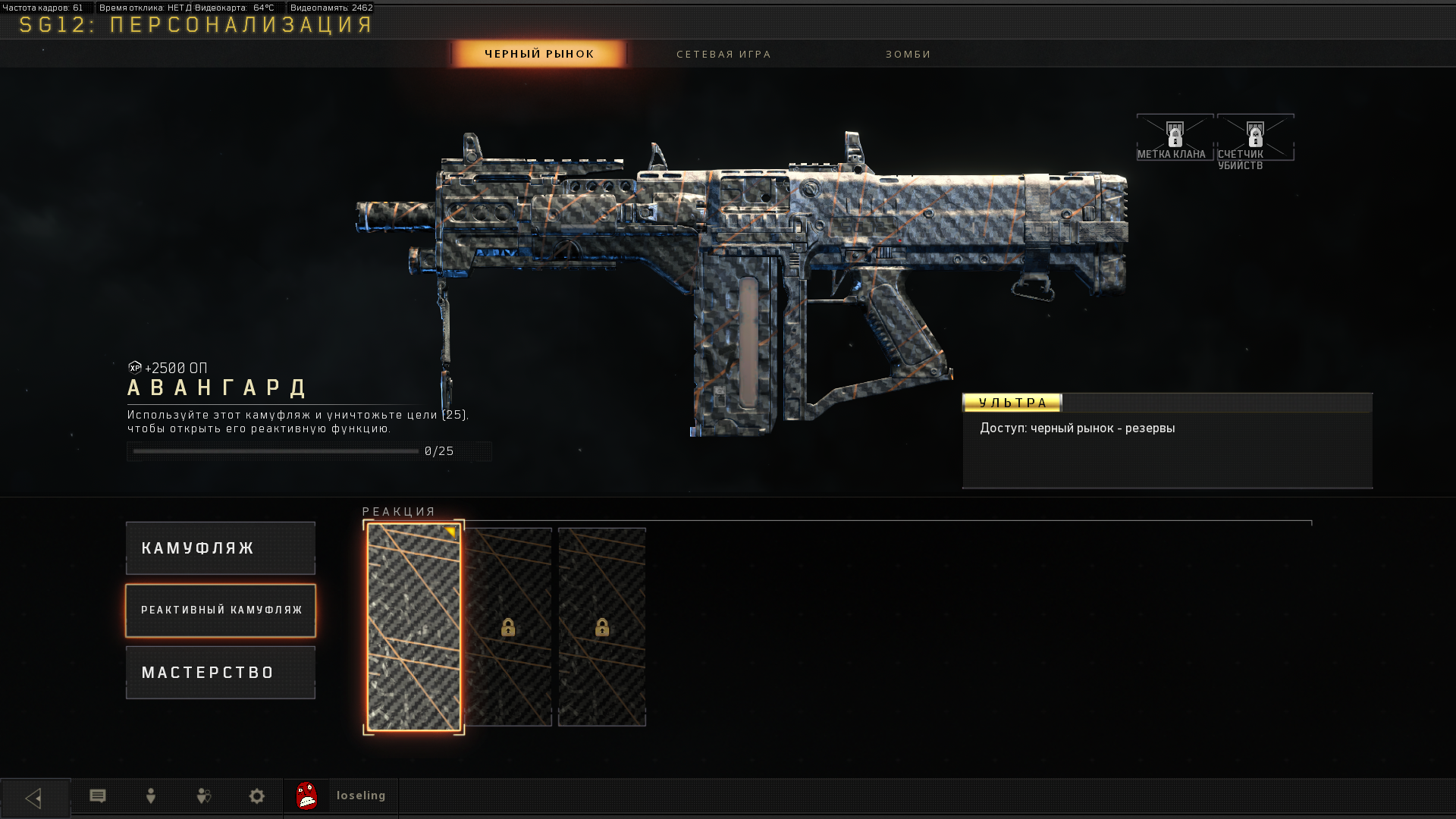Screen dimensions: 1456x819
Task: Select the Зомби tab
Action: click(908, 54)
